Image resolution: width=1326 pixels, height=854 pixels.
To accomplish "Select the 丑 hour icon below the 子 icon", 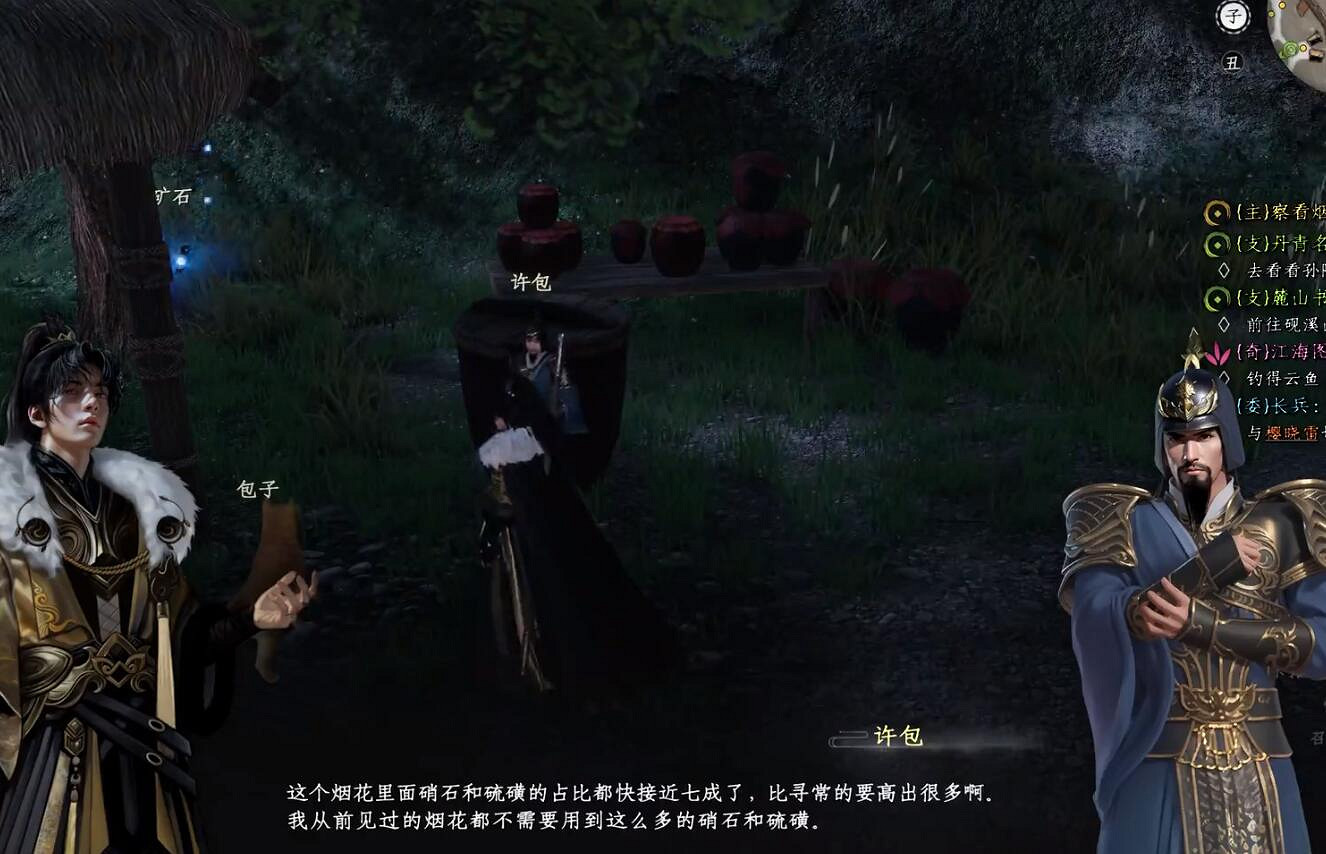I will pos(1233,62).
